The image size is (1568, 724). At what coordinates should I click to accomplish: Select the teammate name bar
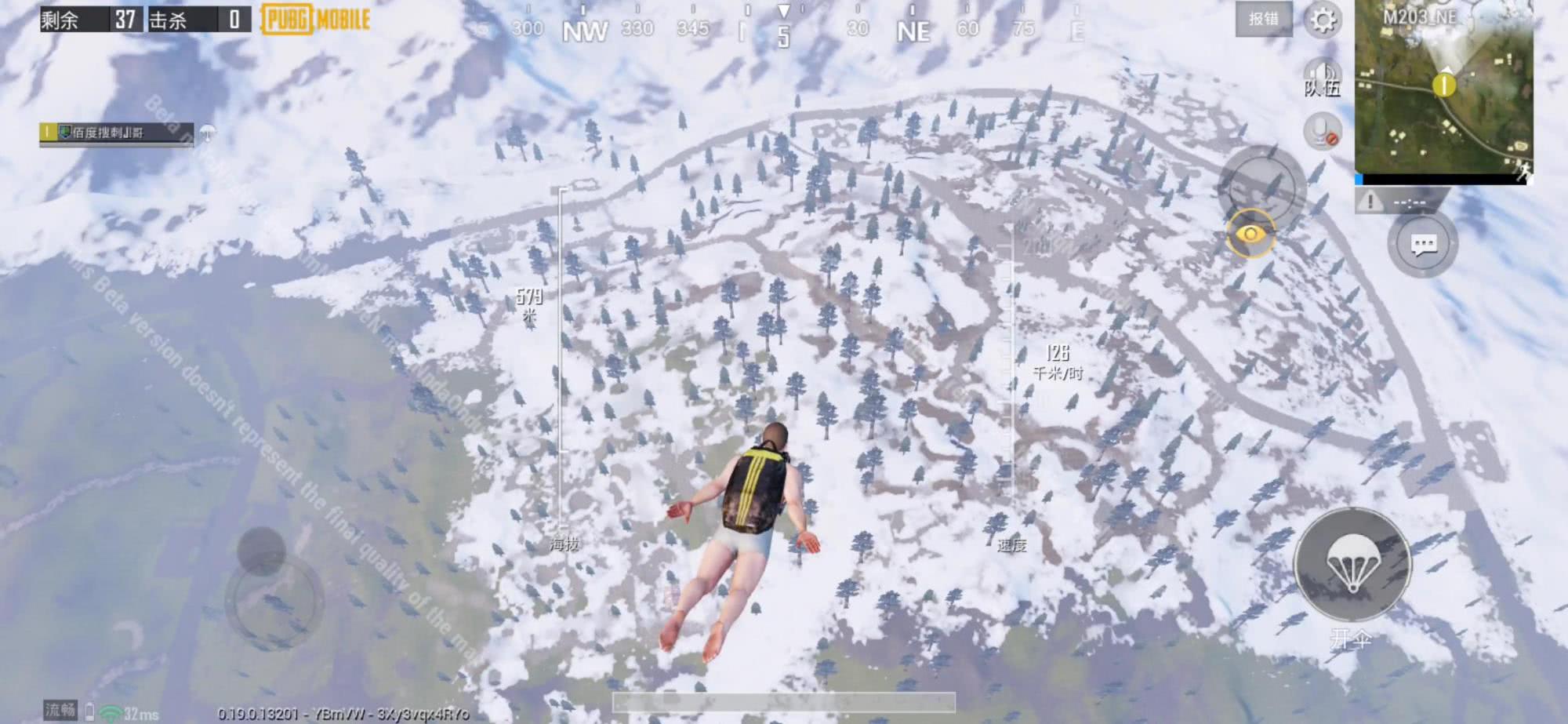(116, 133)
